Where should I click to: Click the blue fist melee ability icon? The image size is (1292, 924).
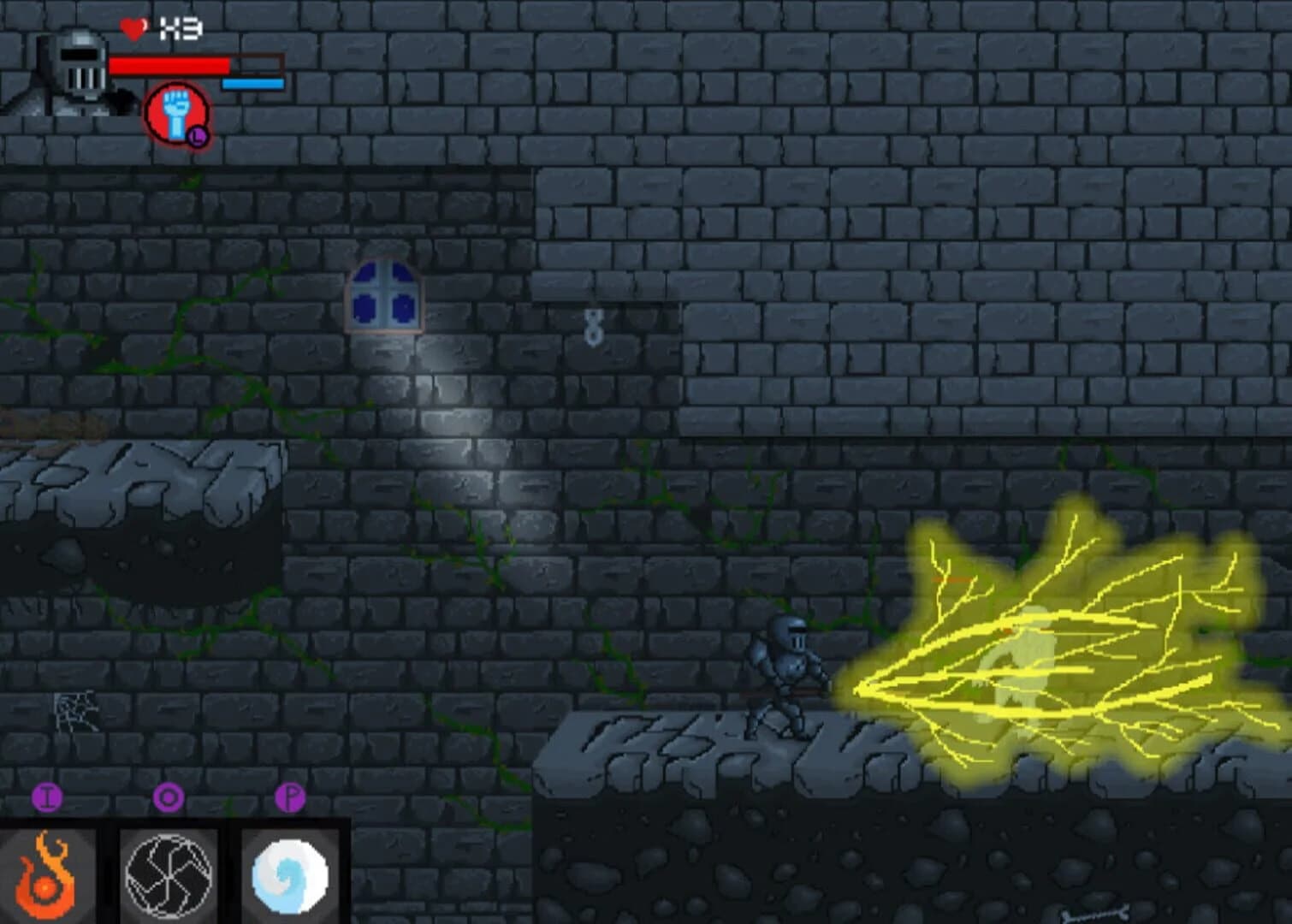tap(176, 112)
